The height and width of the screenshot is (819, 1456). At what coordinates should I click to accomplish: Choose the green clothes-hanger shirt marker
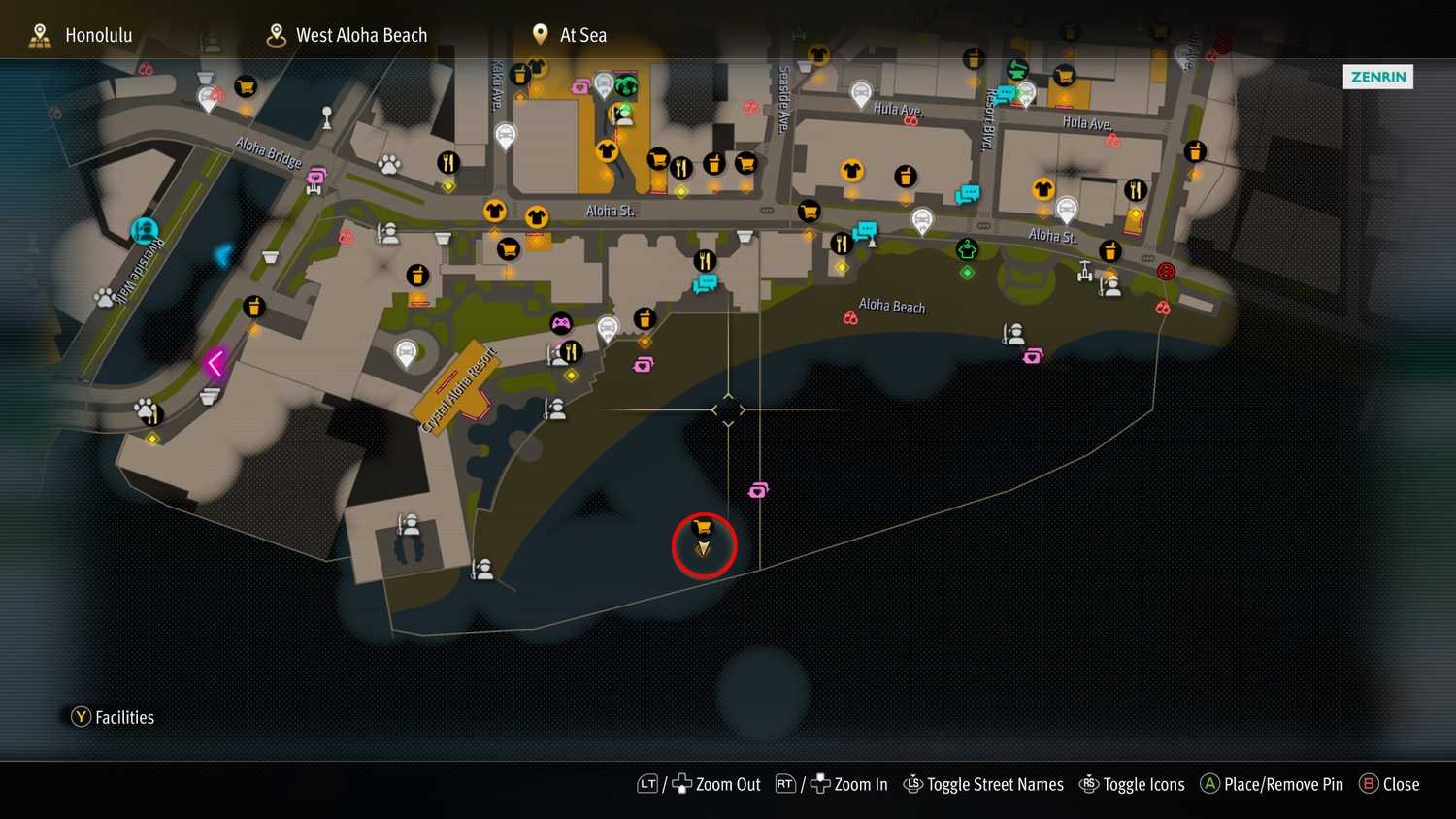[967, 249]
